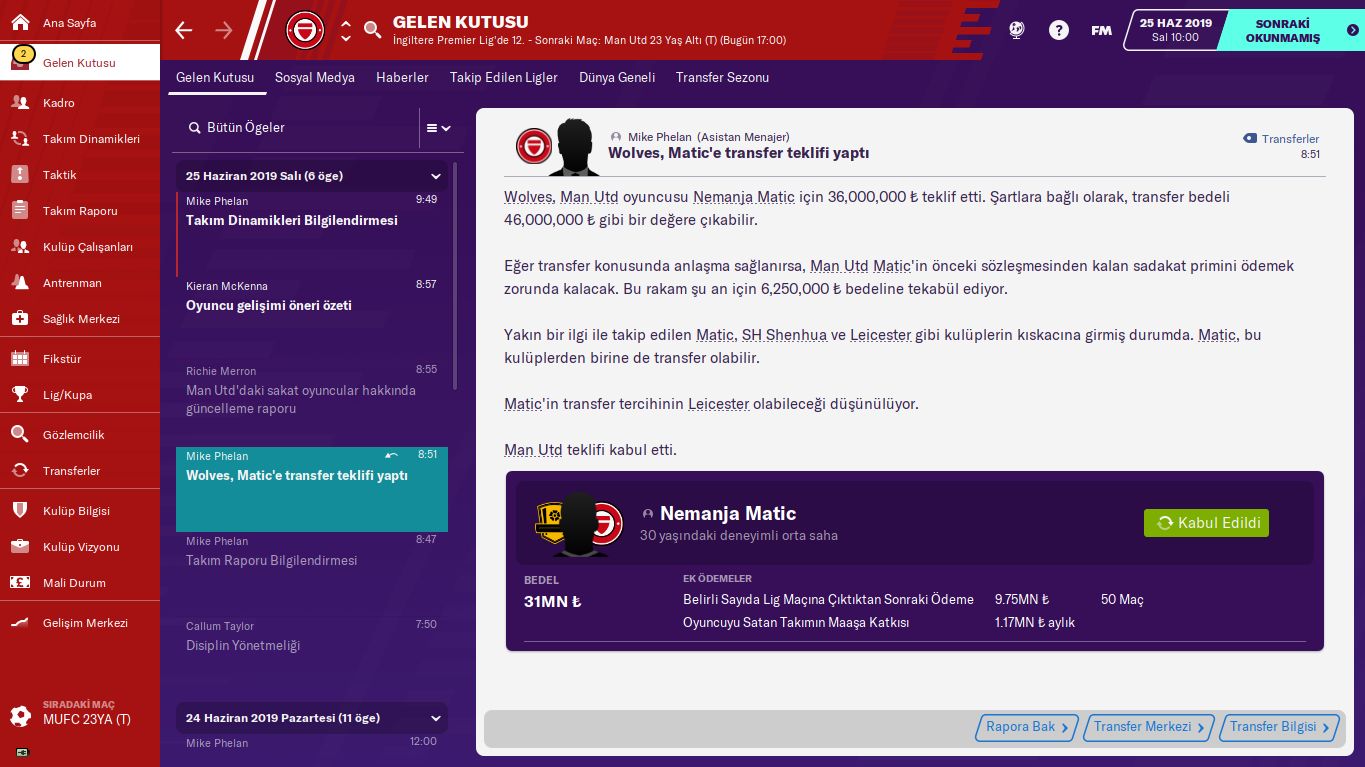1365x767 pixels.
Task: Switch to the Sosyal Medya tab
Action: (x=315, y=77)
